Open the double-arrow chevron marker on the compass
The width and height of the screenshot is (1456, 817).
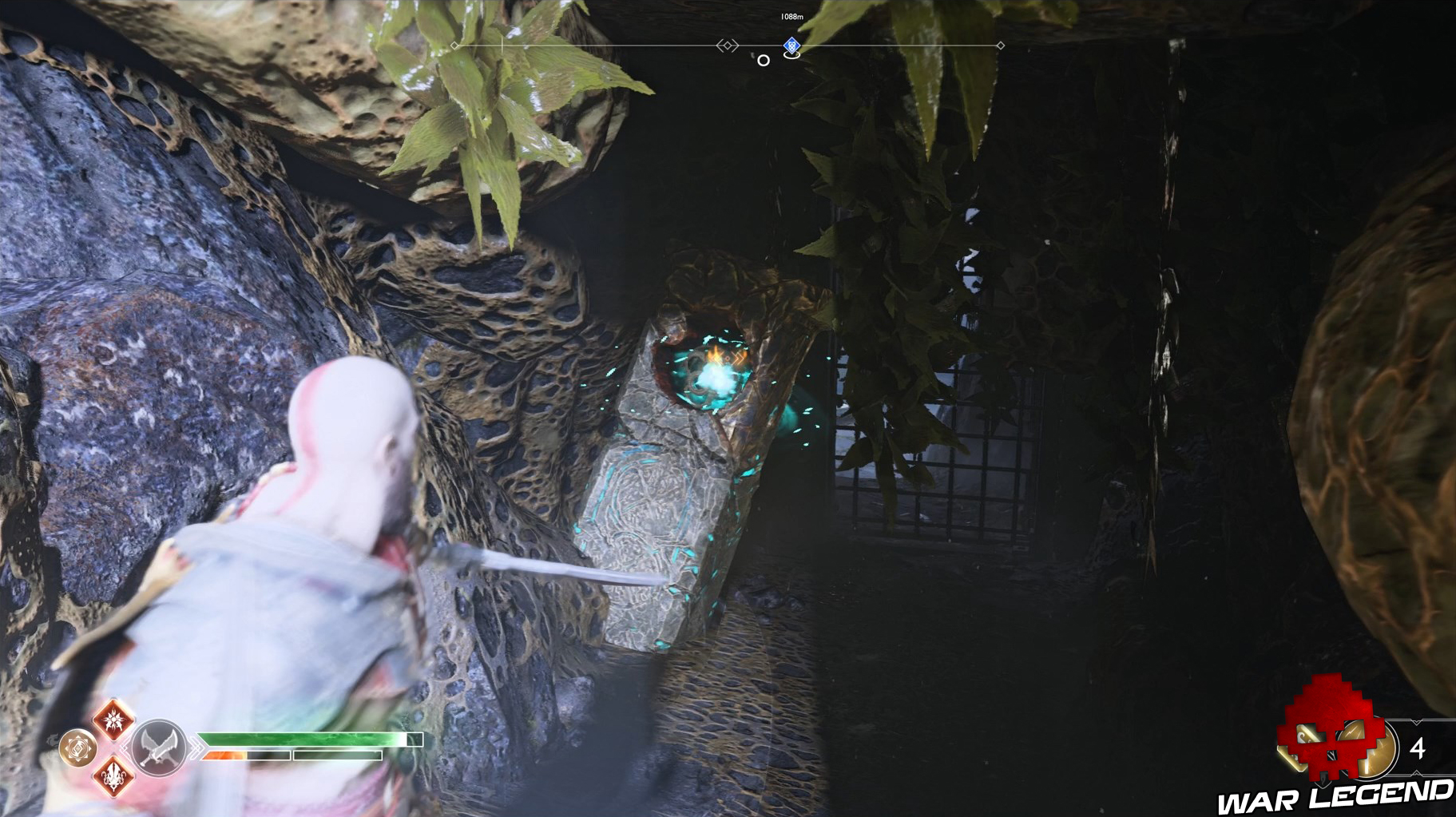728,46
